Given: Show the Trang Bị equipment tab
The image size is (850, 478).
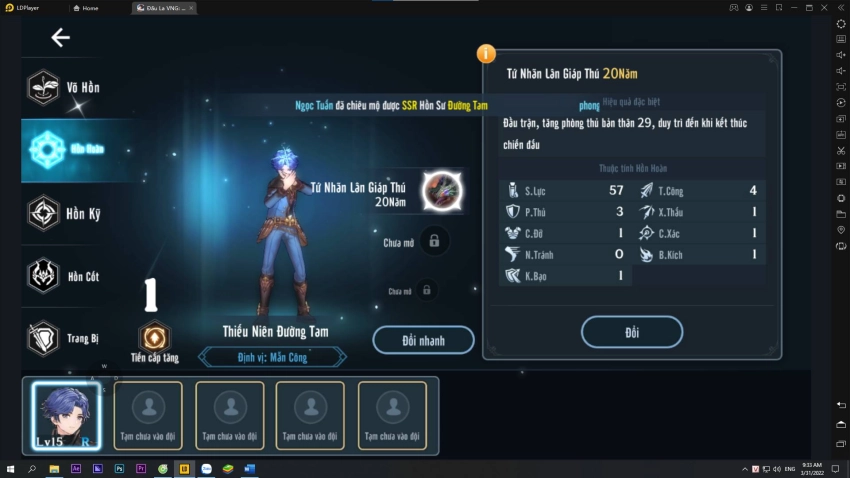Looking at the screenshot, I should click(x=65, y=338).
